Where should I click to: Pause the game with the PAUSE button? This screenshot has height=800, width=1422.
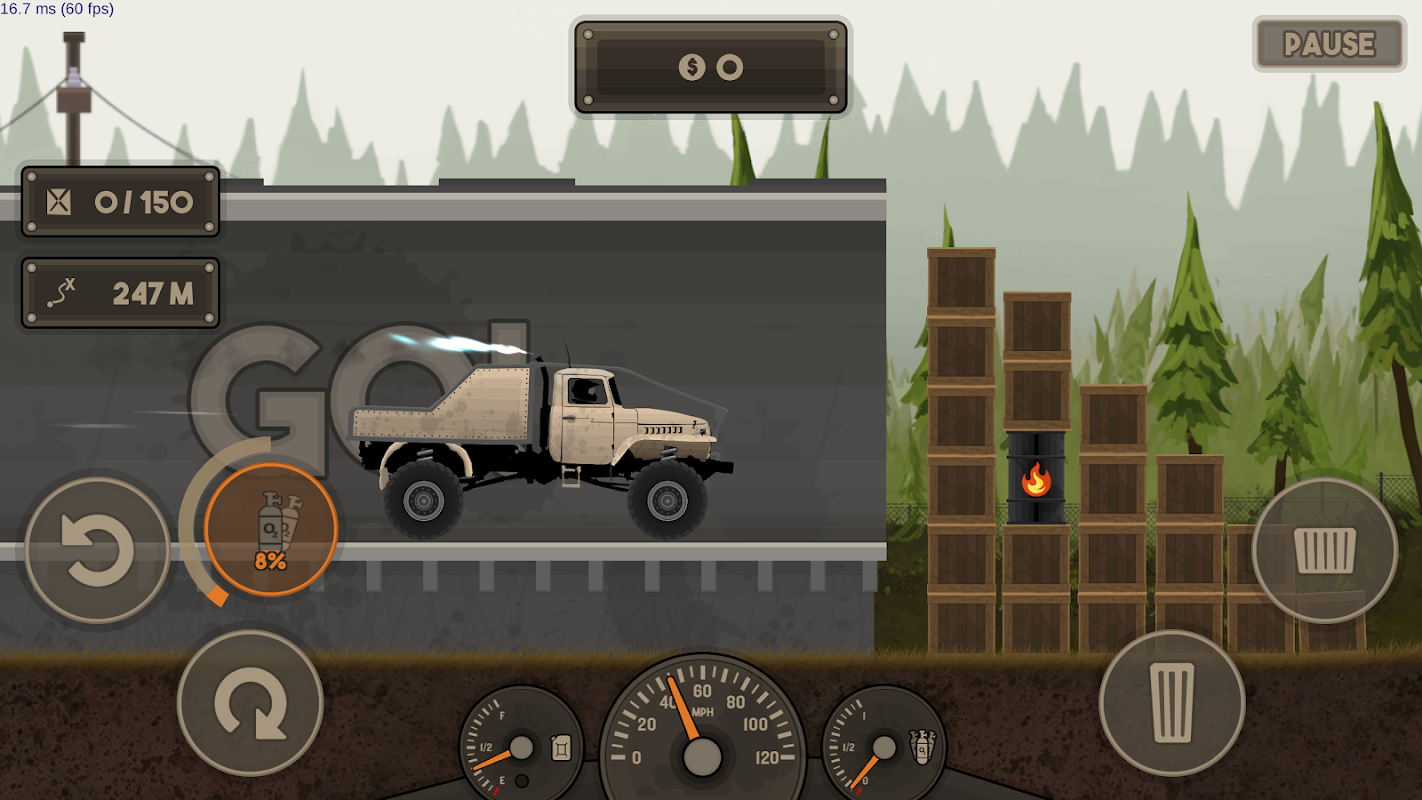[1329, 44]
